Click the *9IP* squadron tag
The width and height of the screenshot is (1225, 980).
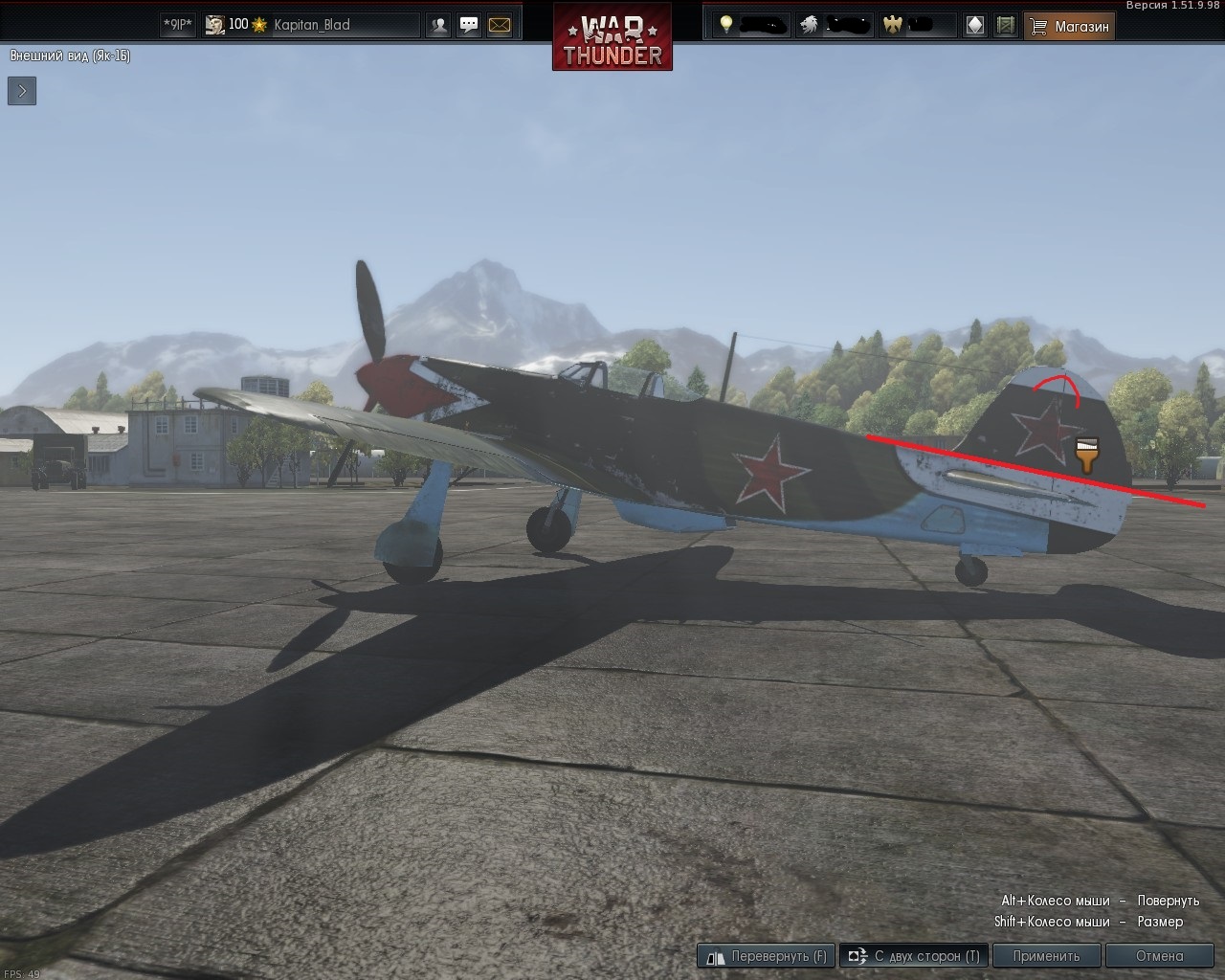point(177,25)
